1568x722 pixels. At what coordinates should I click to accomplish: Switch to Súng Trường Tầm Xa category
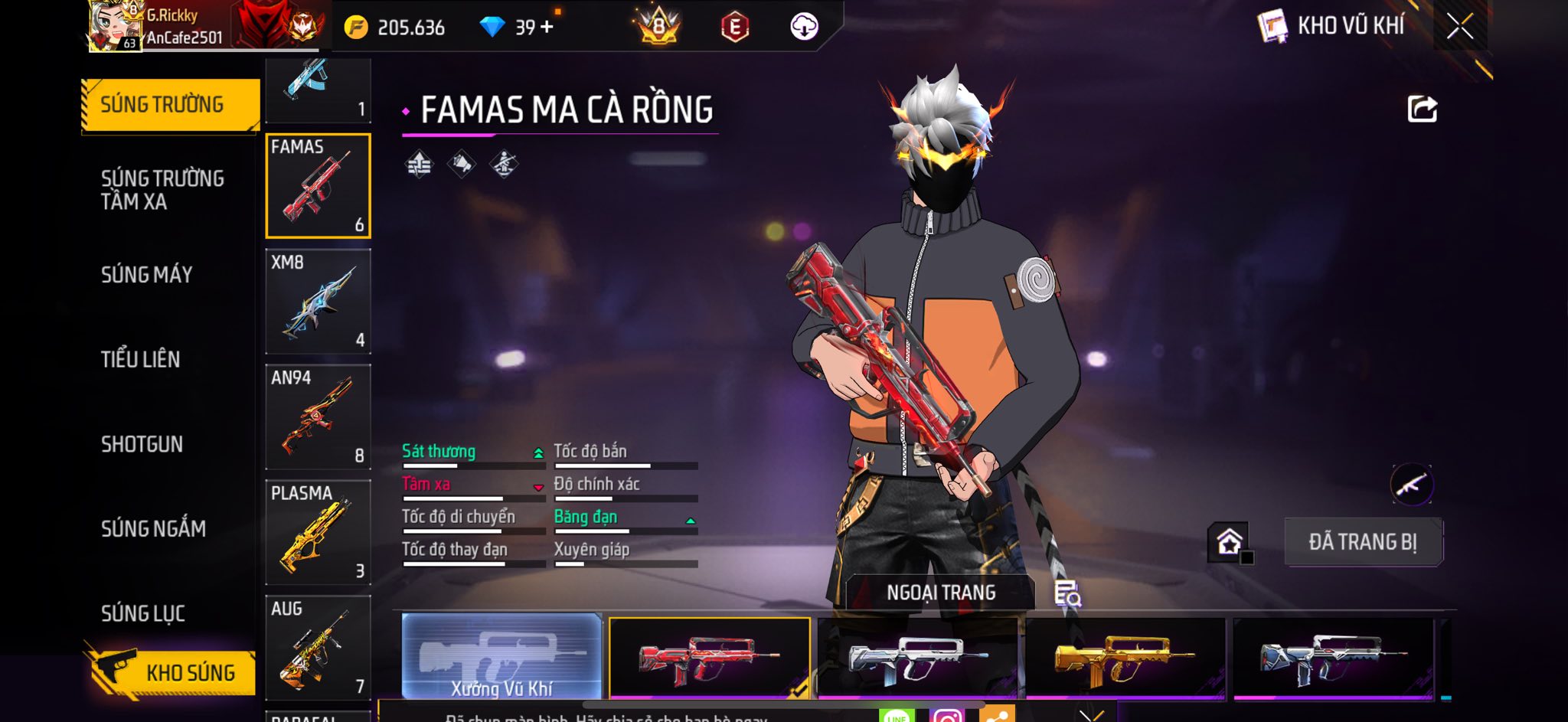162,190
